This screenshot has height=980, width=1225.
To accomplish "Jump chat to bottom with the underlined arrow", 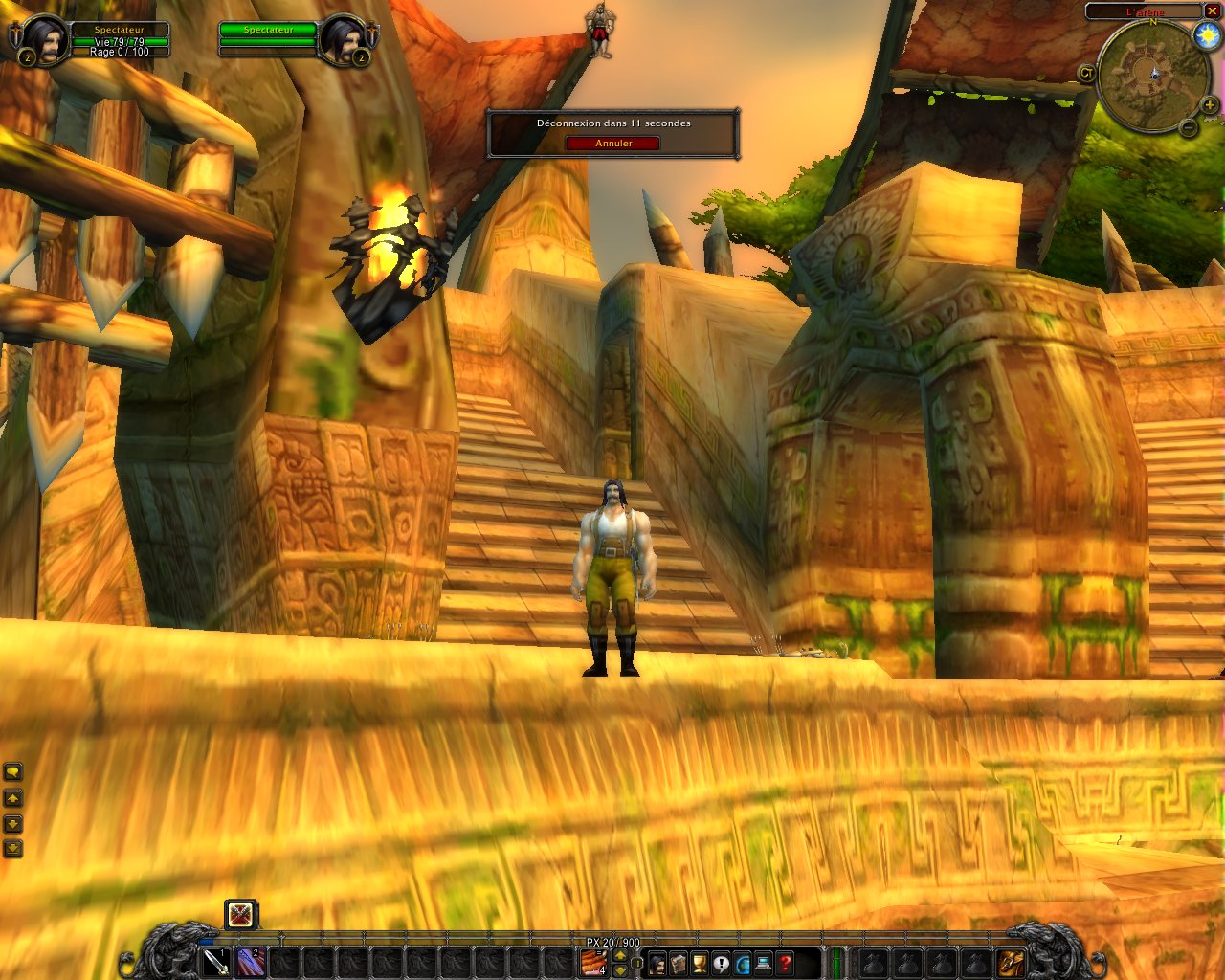I will [x=12, y=848].
